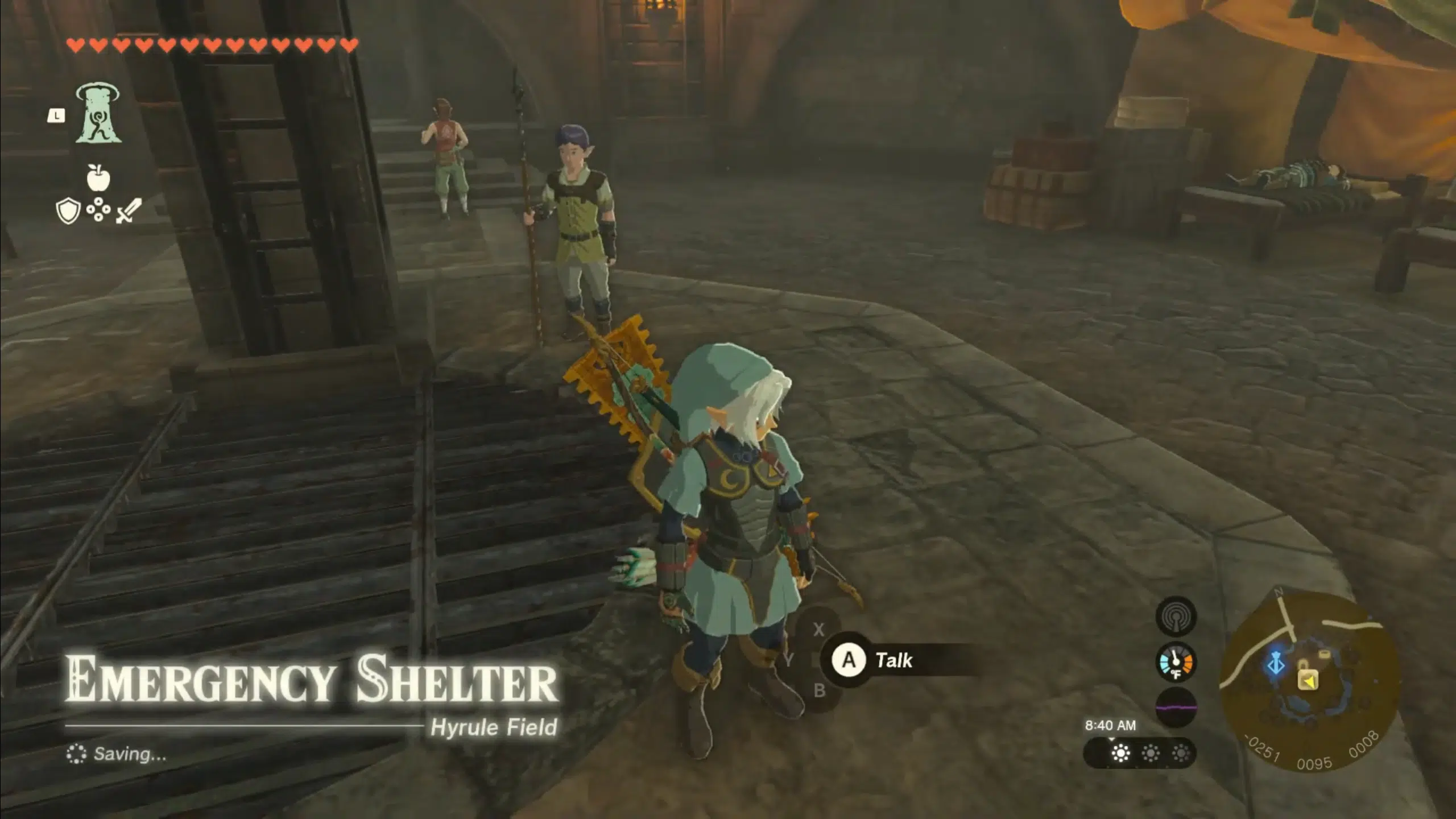Click the Fahrenheit temperature gauge icon
This screenshot has height=819, width=1456.
1176,661
